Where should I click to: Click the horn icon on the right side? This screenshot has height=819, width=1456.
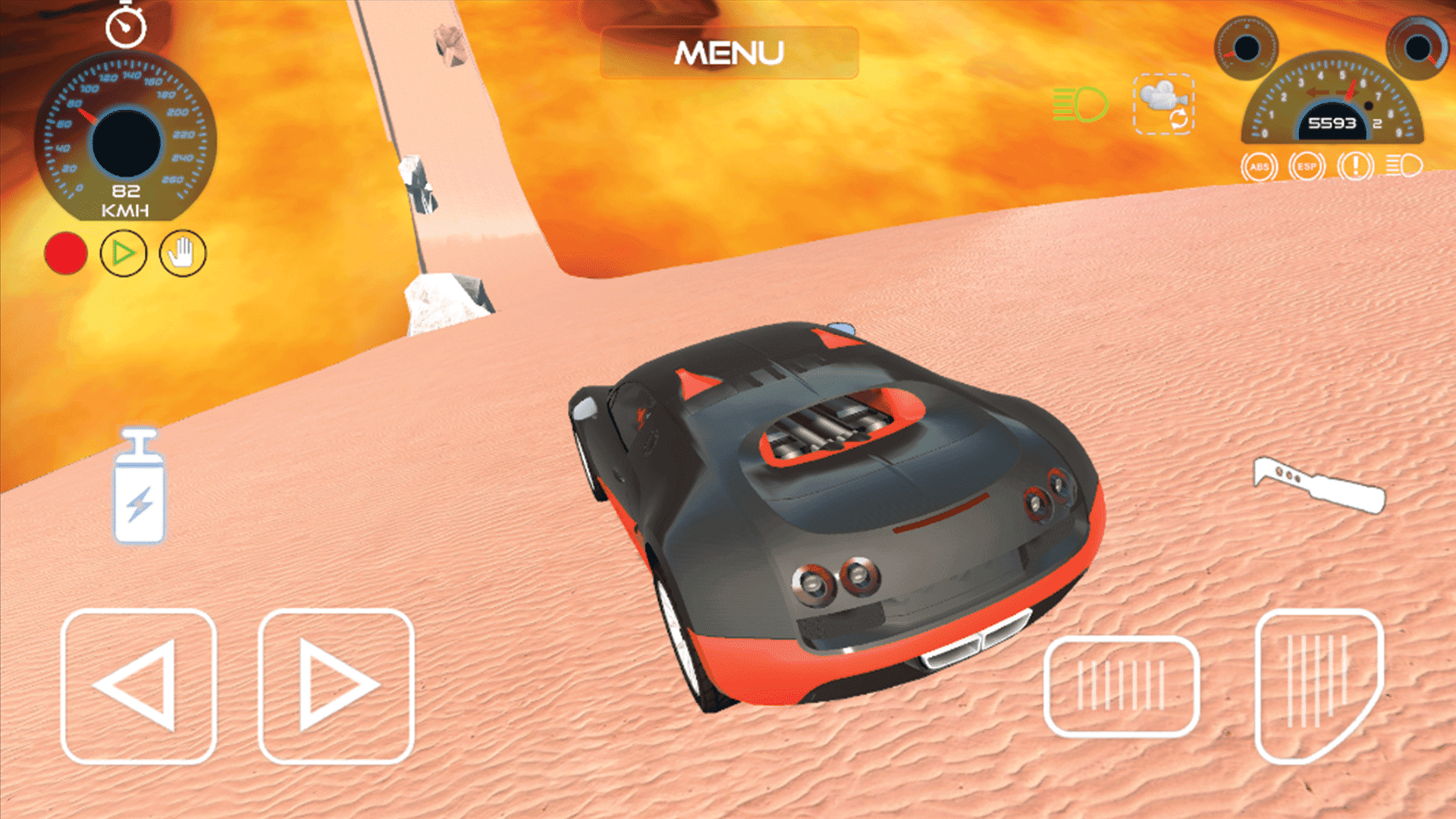point(1319,485)
